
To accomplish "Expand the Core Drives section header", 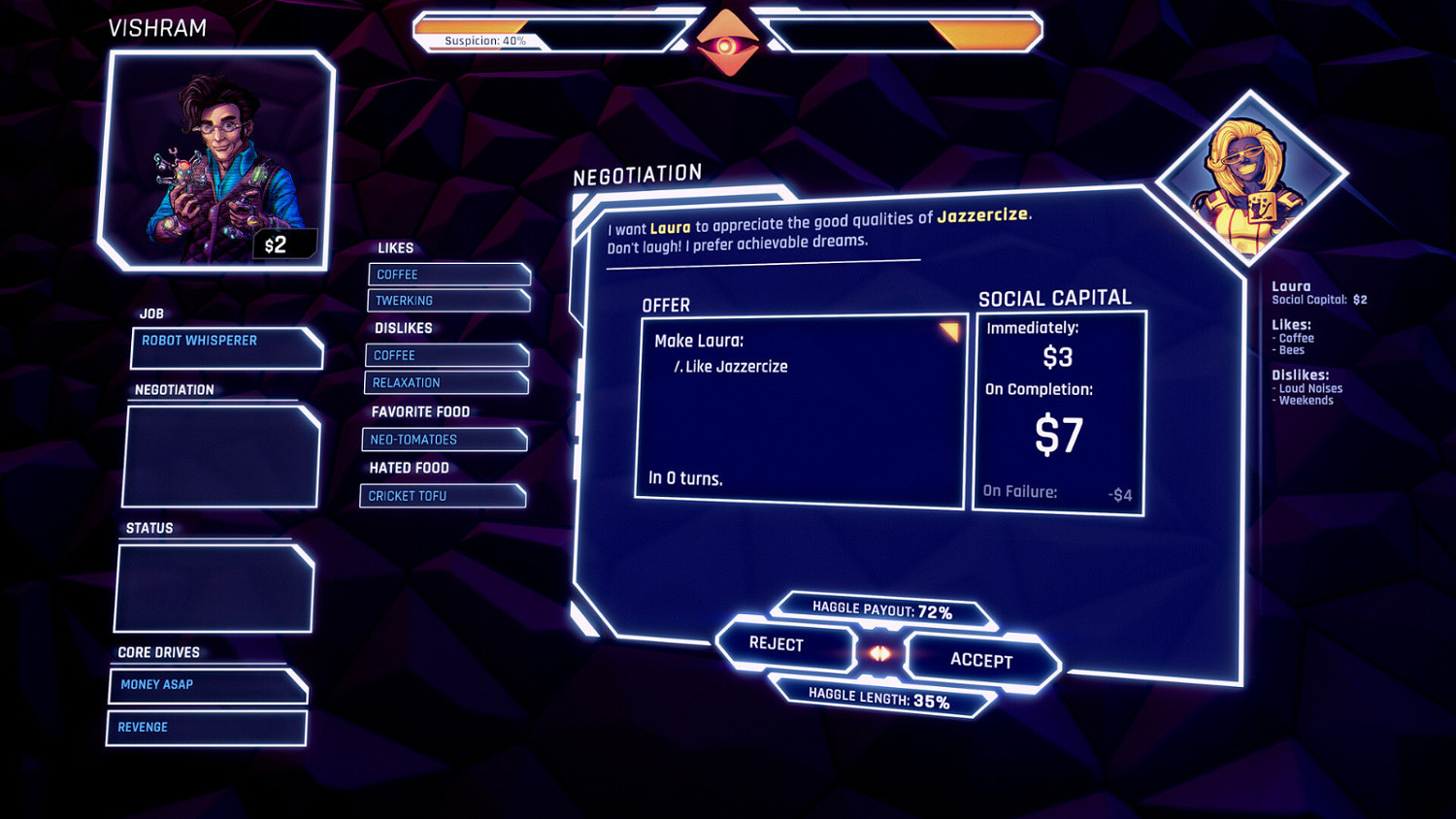I will click(x=160, y=652).
